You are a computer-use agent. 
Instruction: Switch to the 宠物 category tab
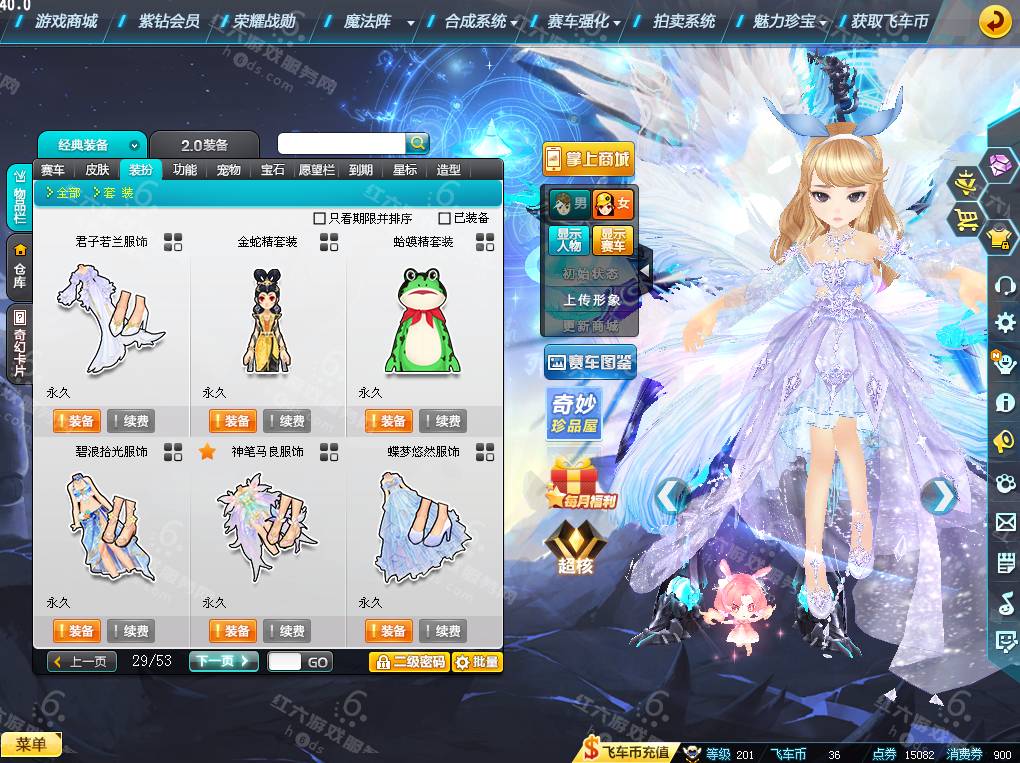tap(229, 170)
